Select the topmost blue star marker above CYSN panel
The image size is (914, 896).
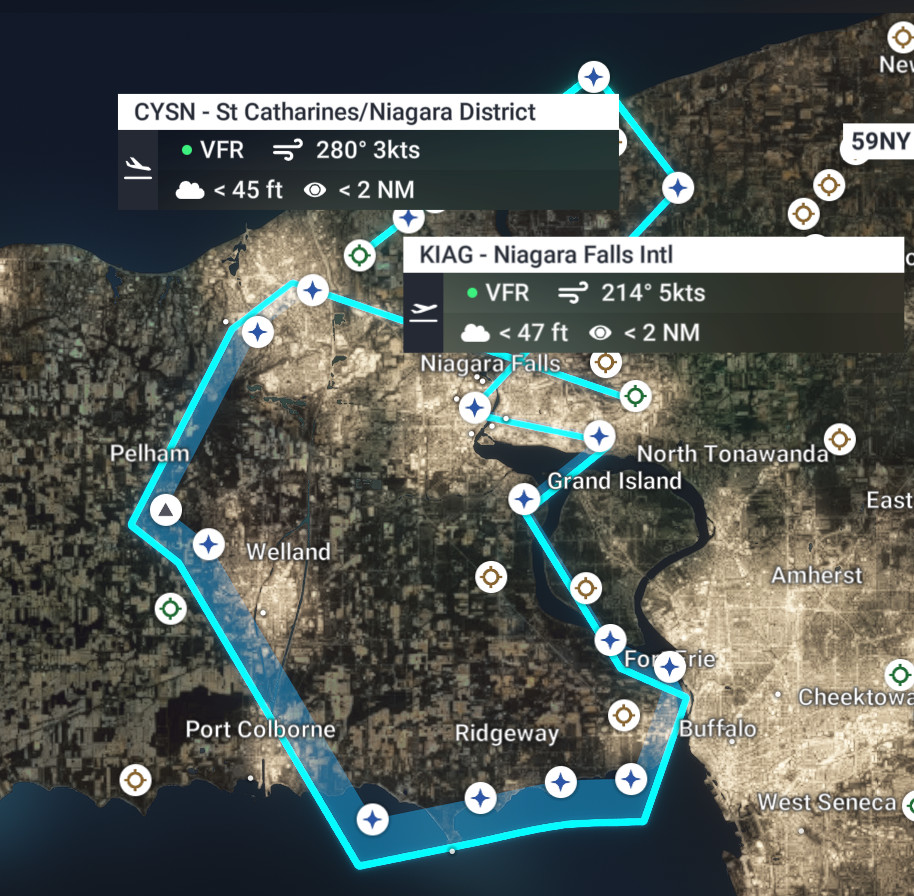click(595, 76)
